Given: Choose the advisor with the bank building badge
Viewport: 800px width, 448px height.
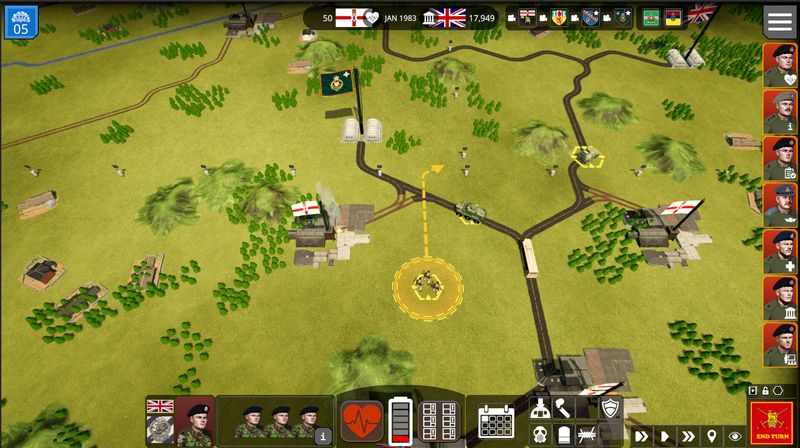Looking at the screenshot, I should tap(780, 298).
